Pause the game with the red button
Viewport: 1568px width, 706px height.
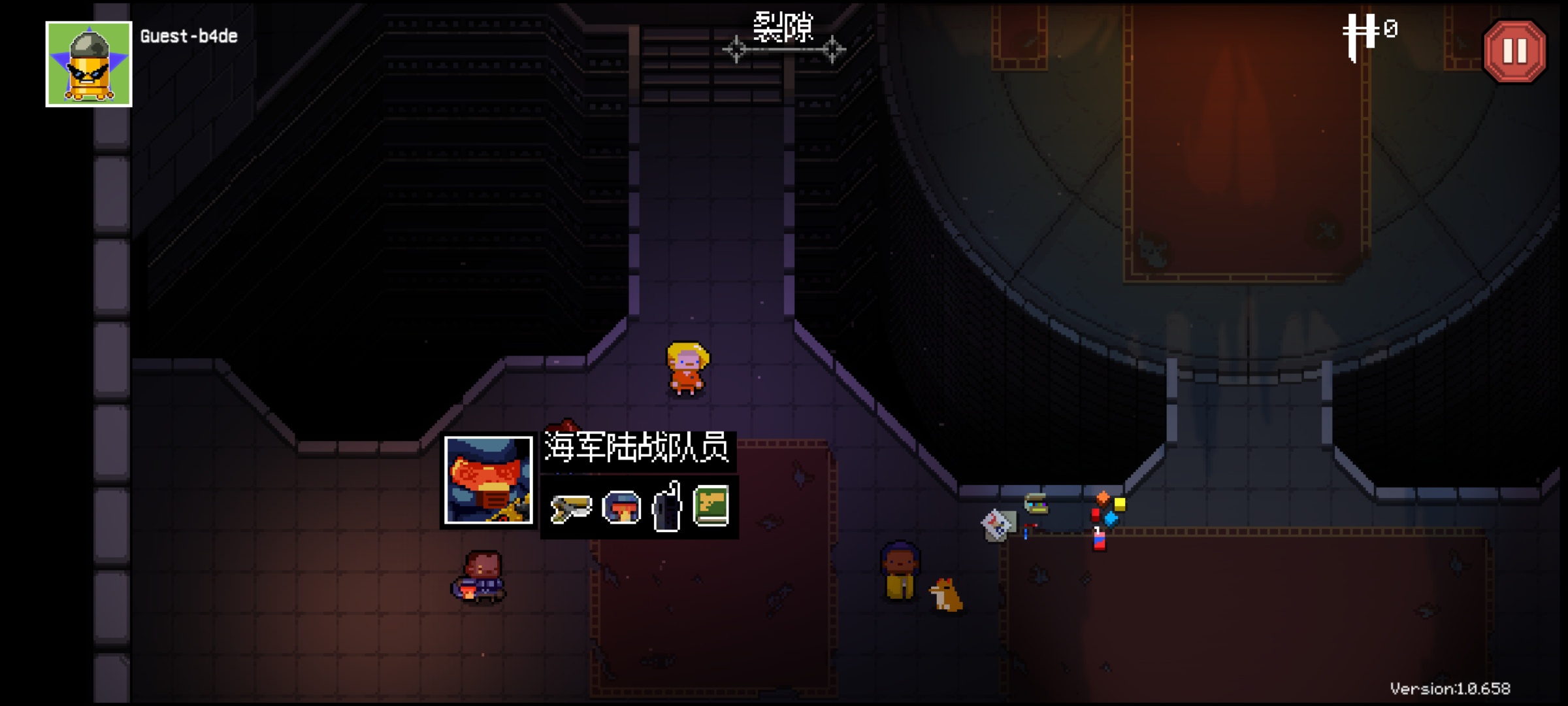(1514, 52)
